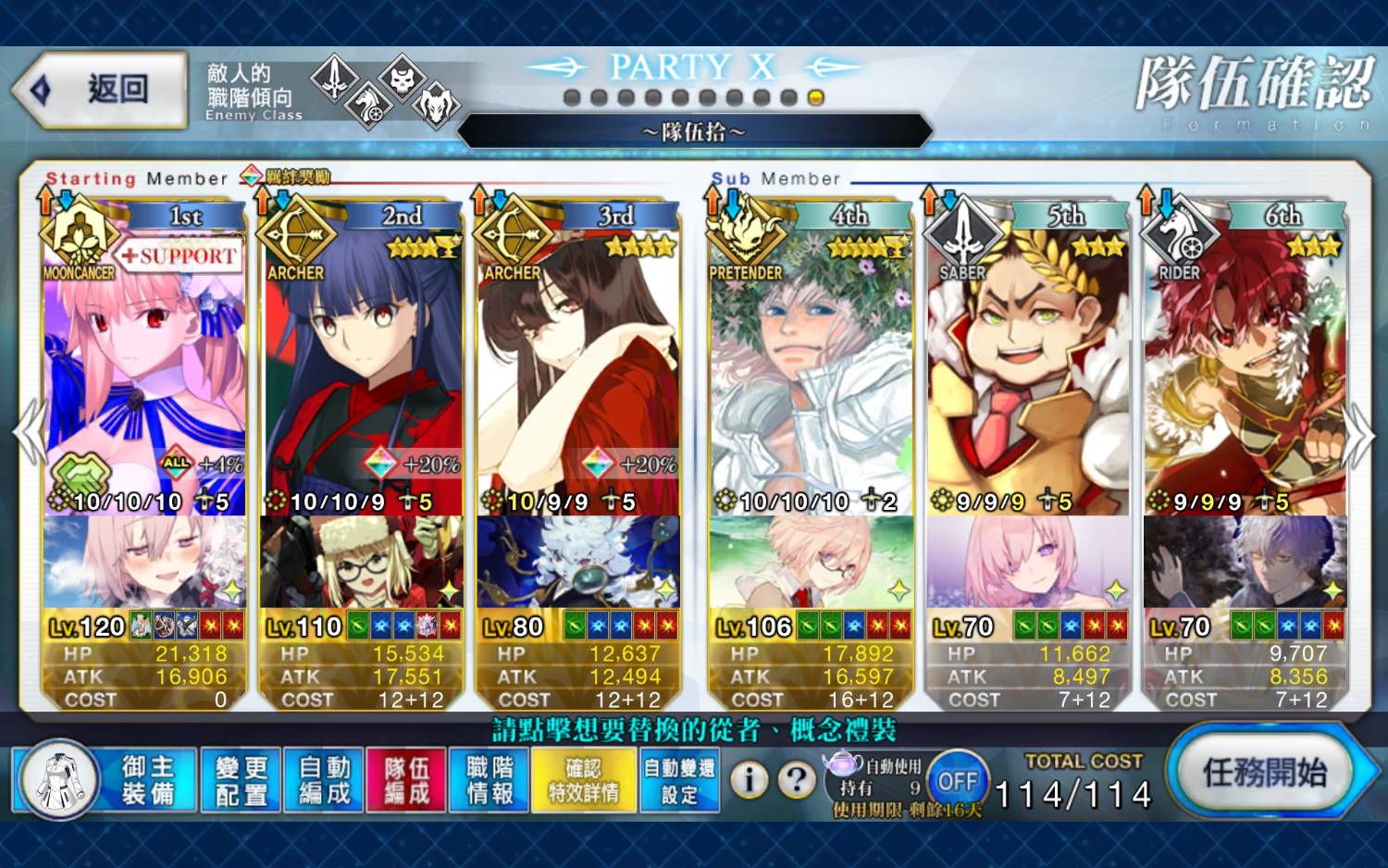Select the level 110 Archer card
Image resolution: width=1388 pixels, height=868 pixels.
pos(362,370)
